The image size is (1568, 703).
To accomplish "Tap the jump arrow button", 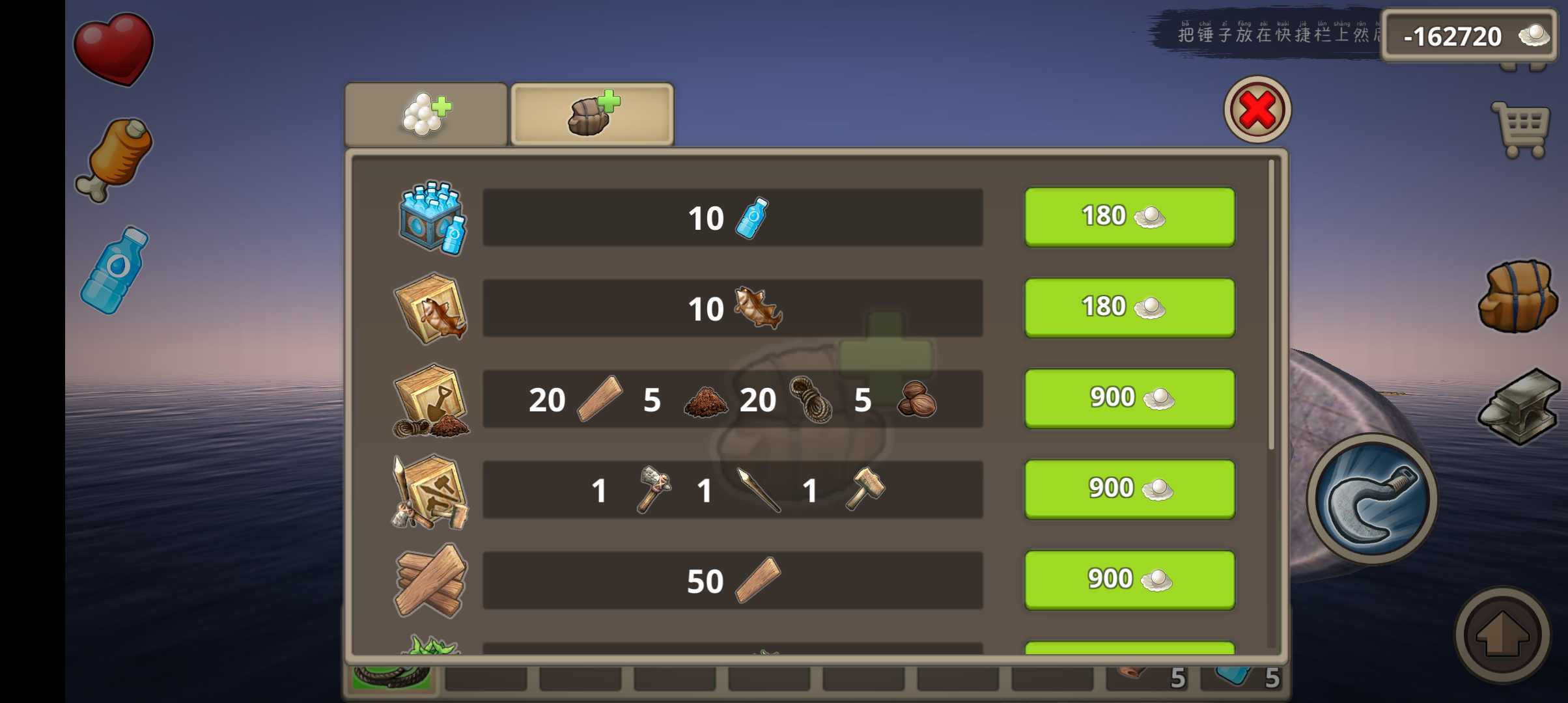I will point(1502,635).
